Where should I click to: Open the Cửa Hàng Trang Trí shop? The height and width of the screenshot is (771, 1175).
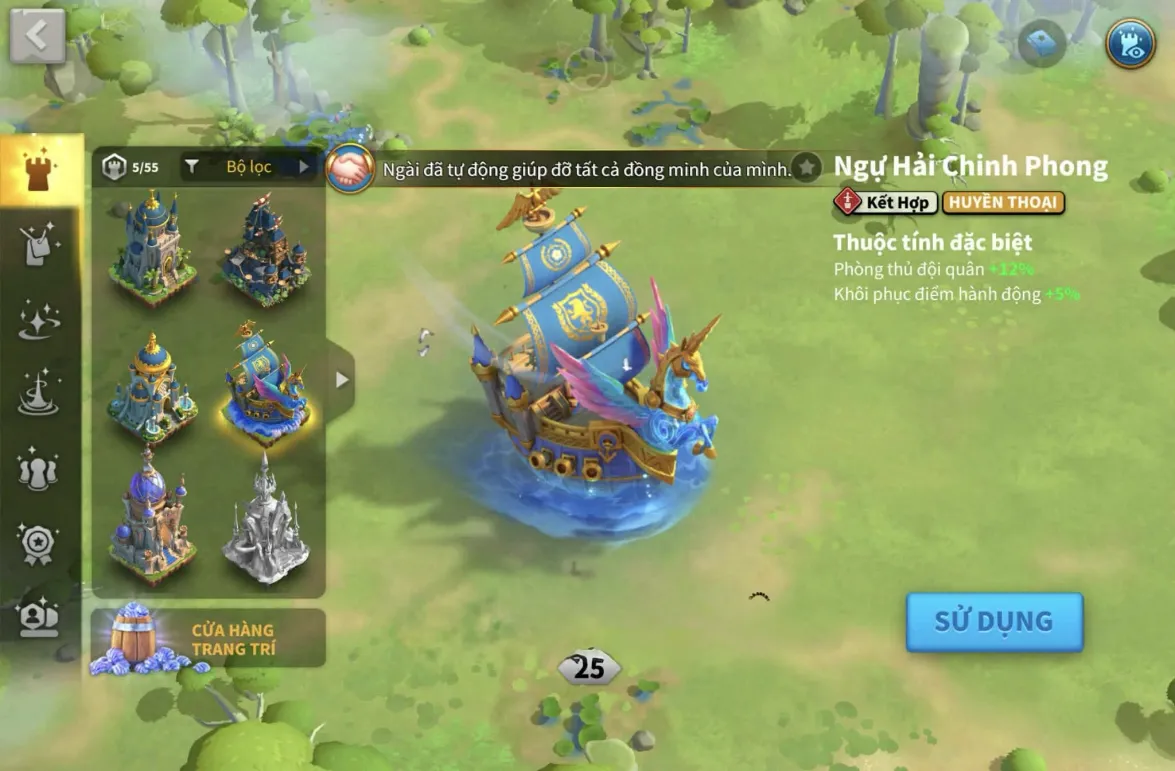[208, 639]
